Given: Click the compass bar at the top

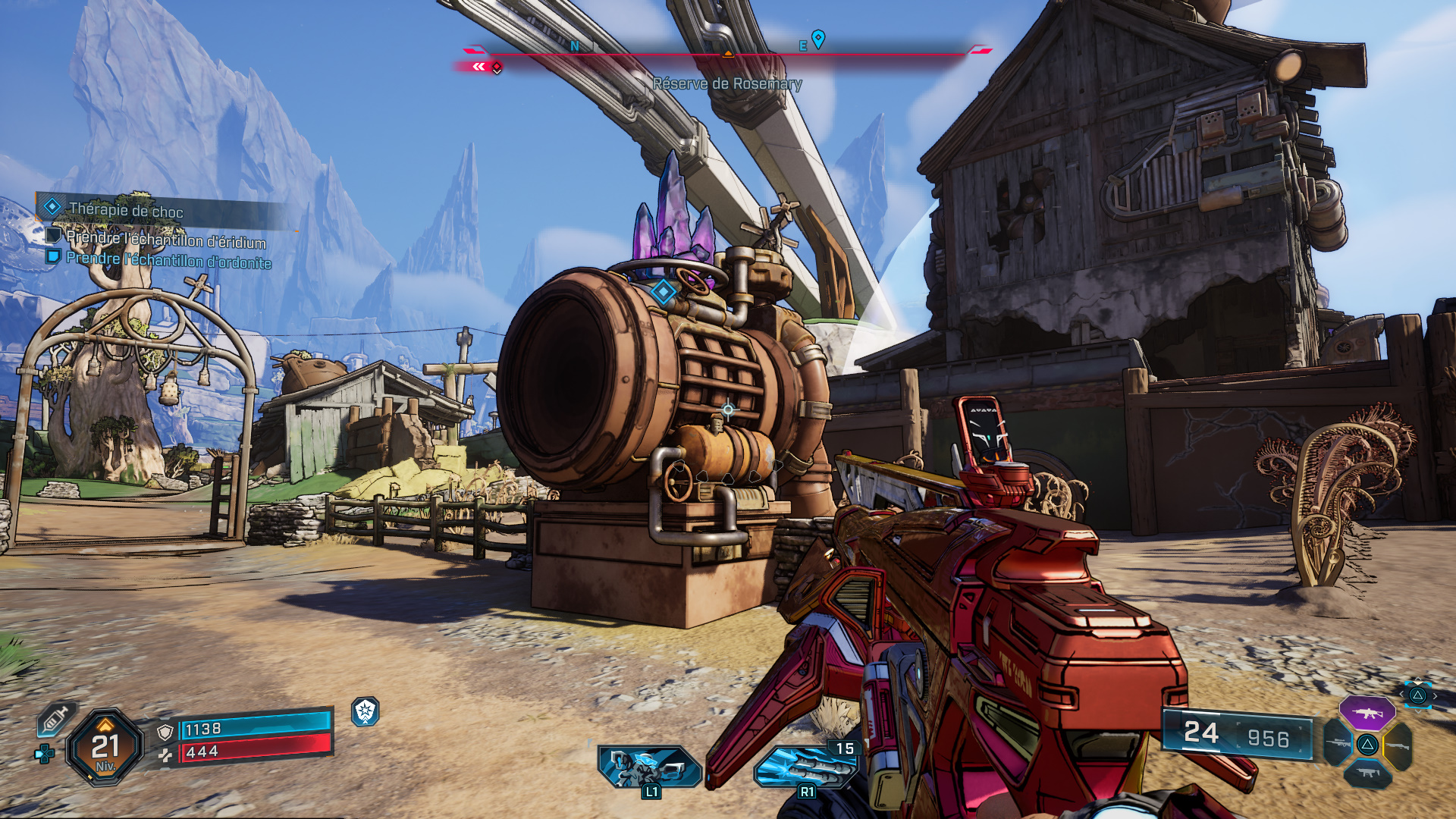Looking at the screenshot, I should tap(728, 53).
